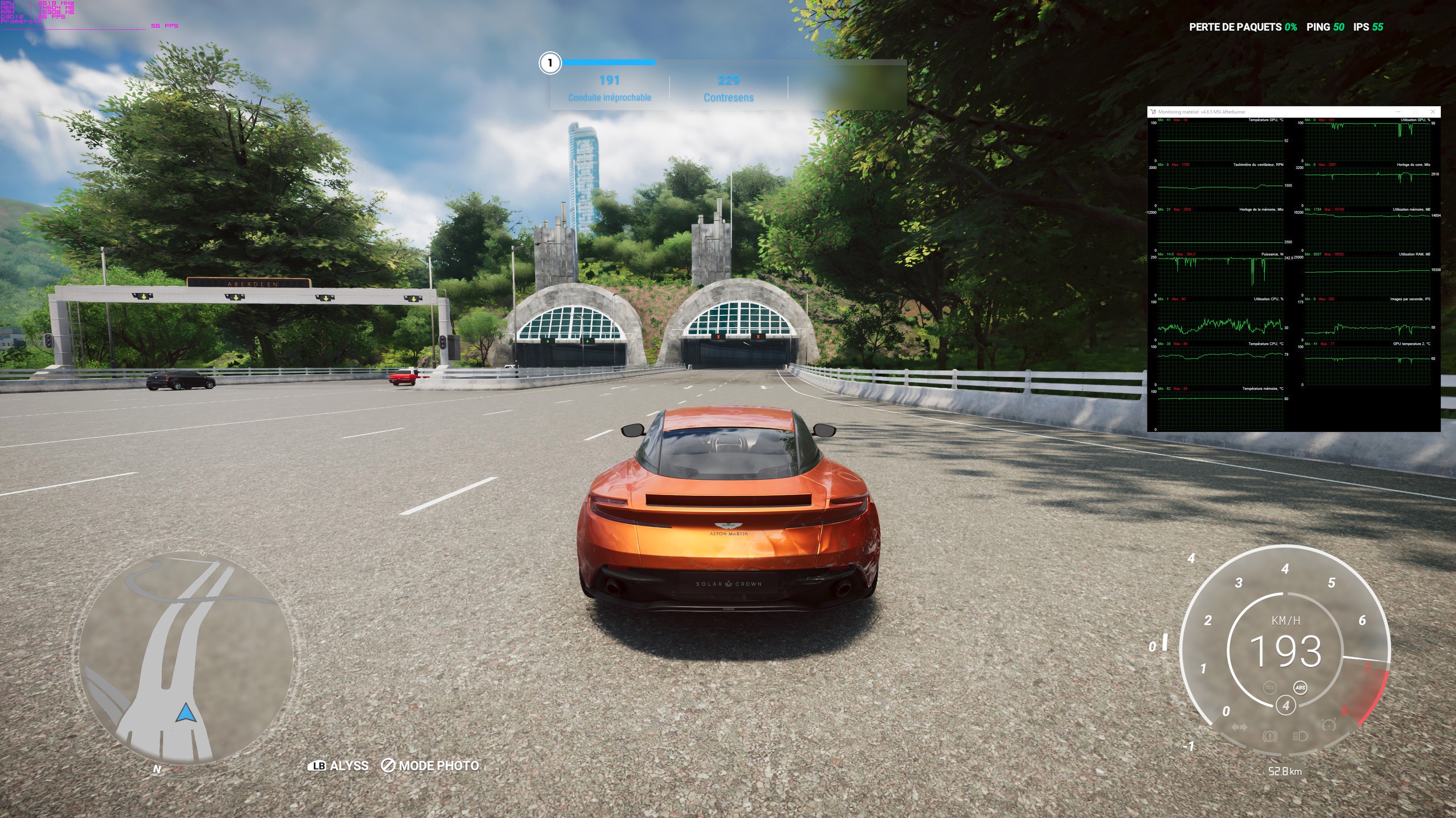
Task: Select the ABS indicator on the speedometer
Action: point(1300,687)
